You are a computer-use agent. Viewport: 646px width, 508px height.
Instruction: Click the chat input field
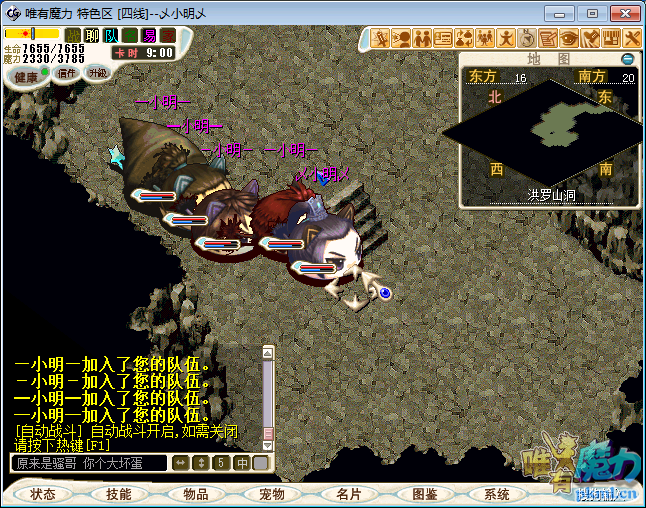tap(88, 463)
